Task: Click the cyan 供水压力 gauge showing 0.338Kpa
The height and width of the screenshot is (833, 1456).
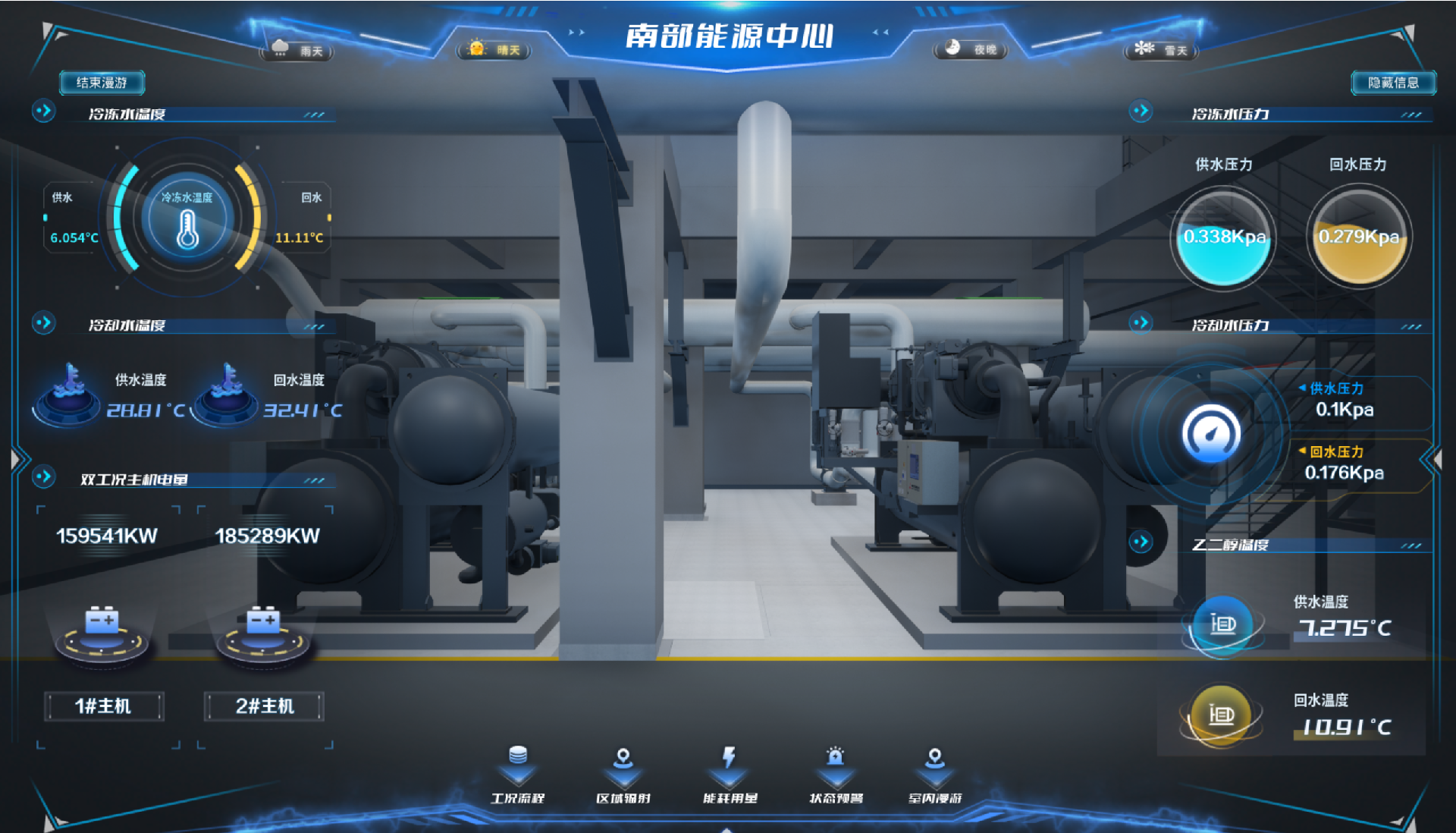Action: pos(1223,236)
